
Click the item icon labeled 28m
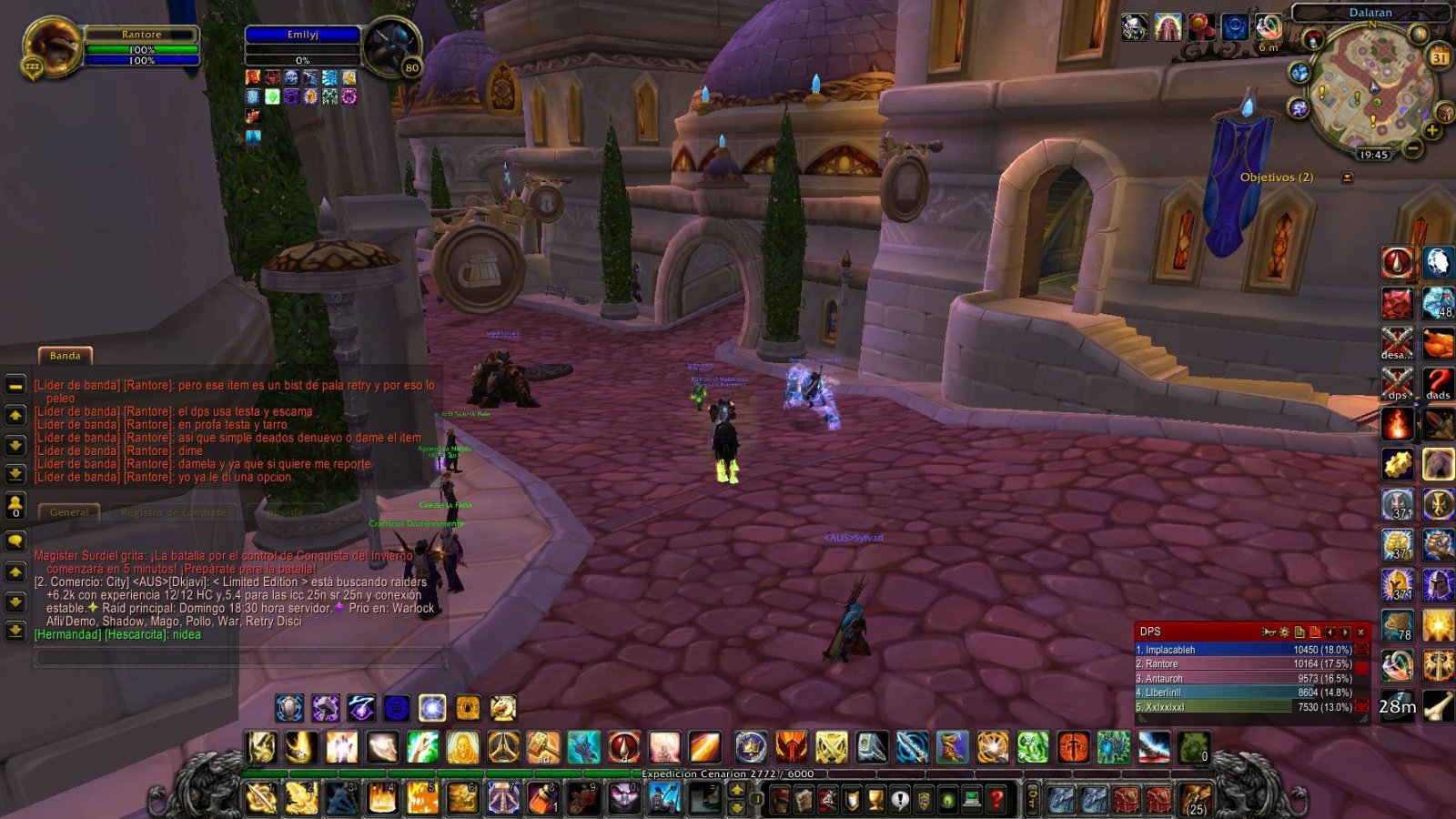pos(1398,703)
